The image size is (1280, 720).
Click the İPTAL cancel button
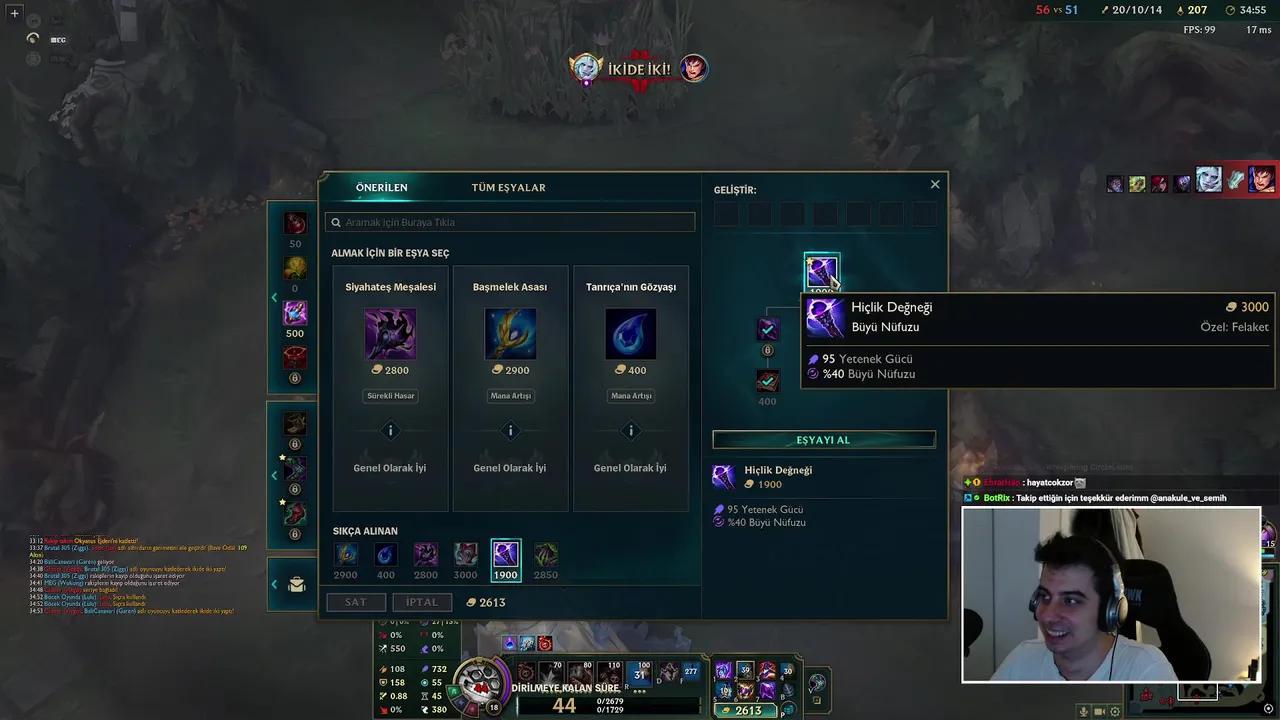tap(422, 602)
